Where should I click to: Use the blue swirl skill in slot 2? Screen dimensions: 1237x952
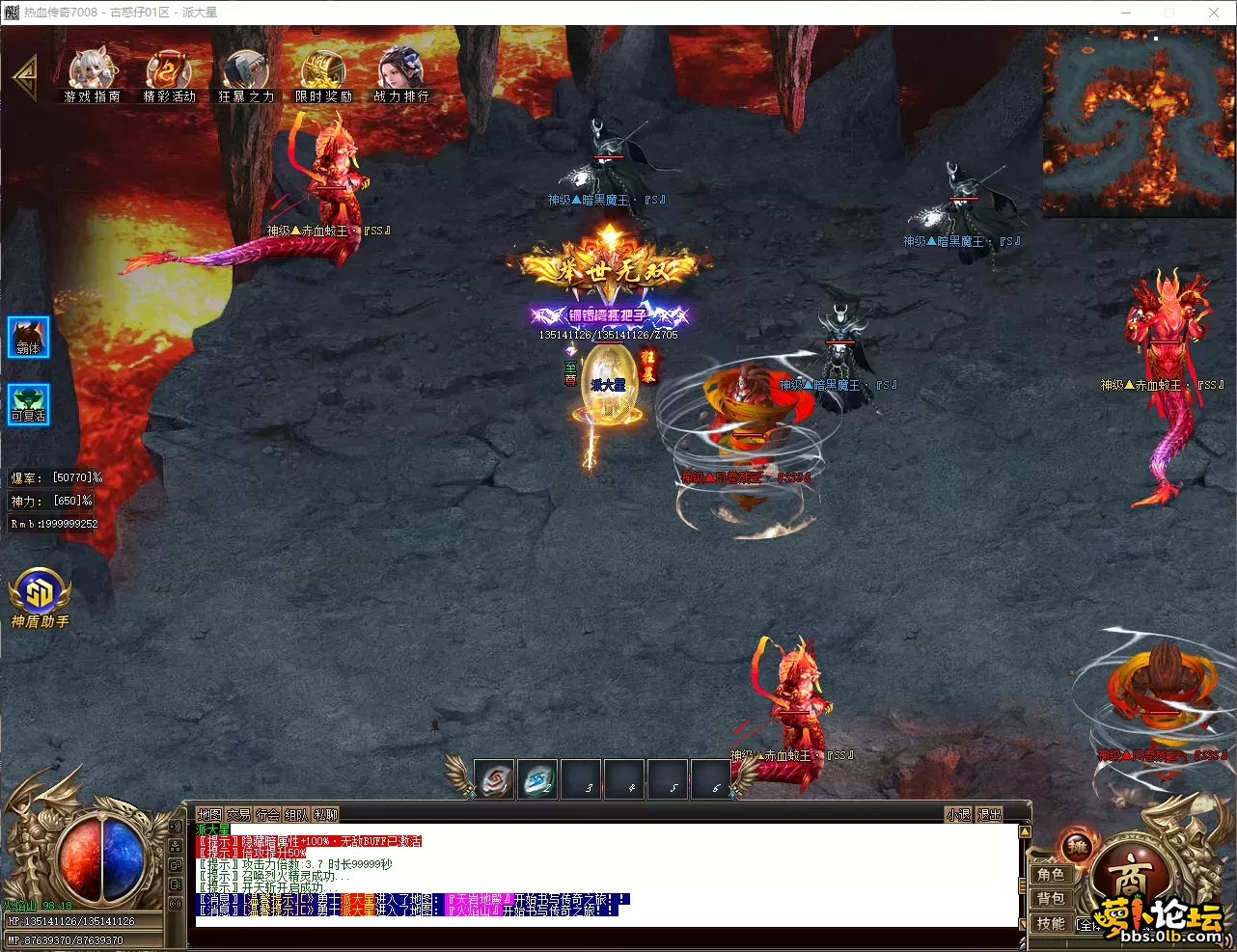coord(538,780)
